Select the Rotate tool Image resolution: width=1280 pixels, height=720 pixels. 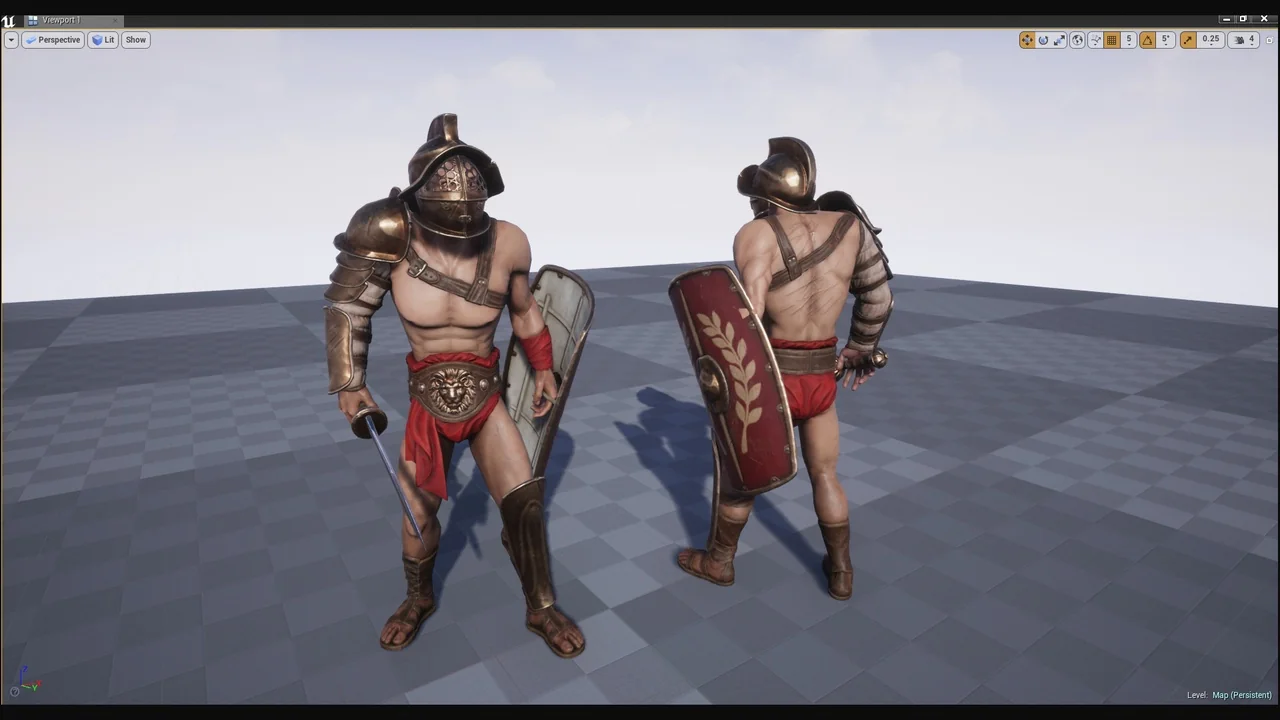click(x=1043, y=39)
